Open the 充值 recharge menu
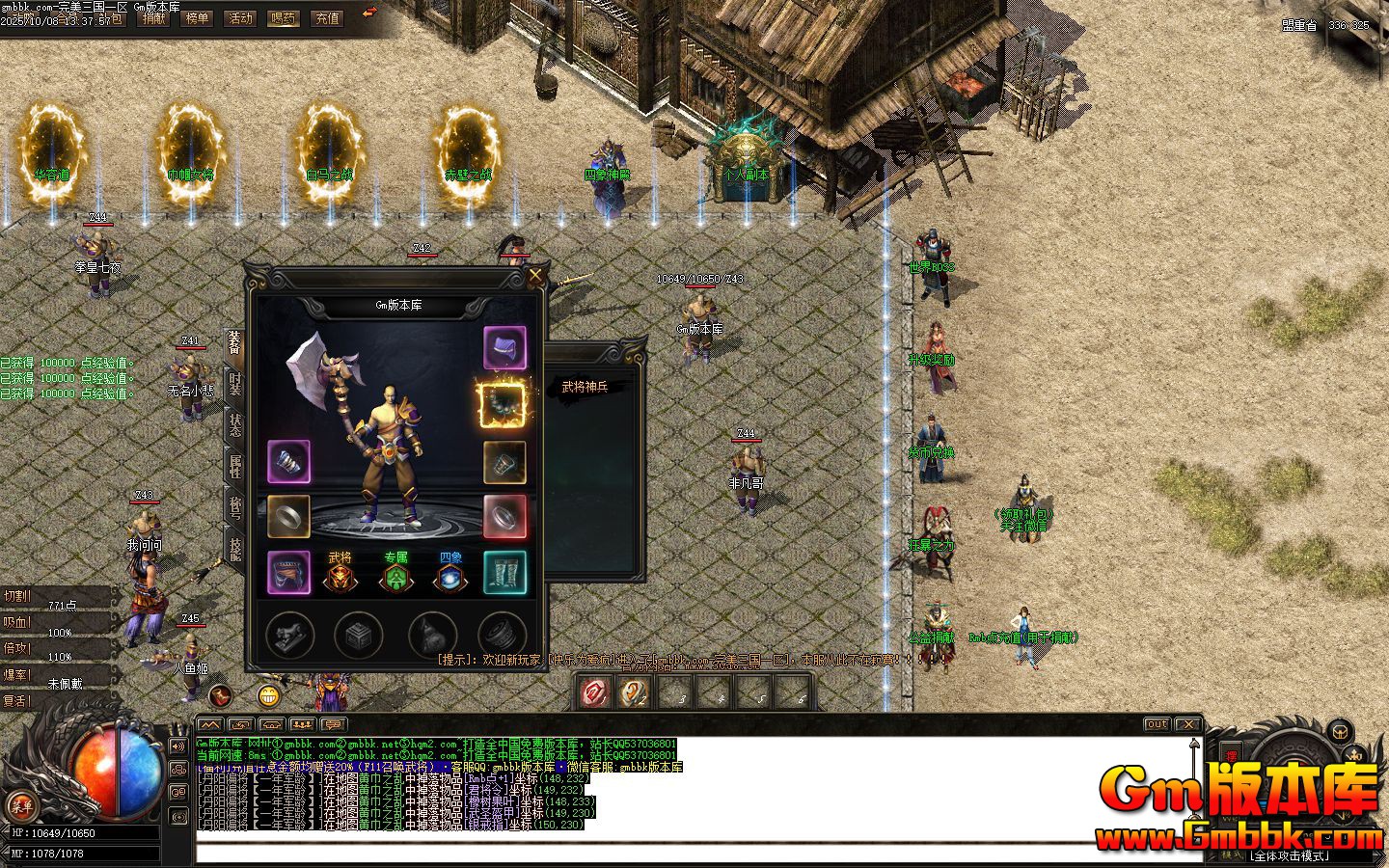This screenshot has height=868, width=1389. 327,18
